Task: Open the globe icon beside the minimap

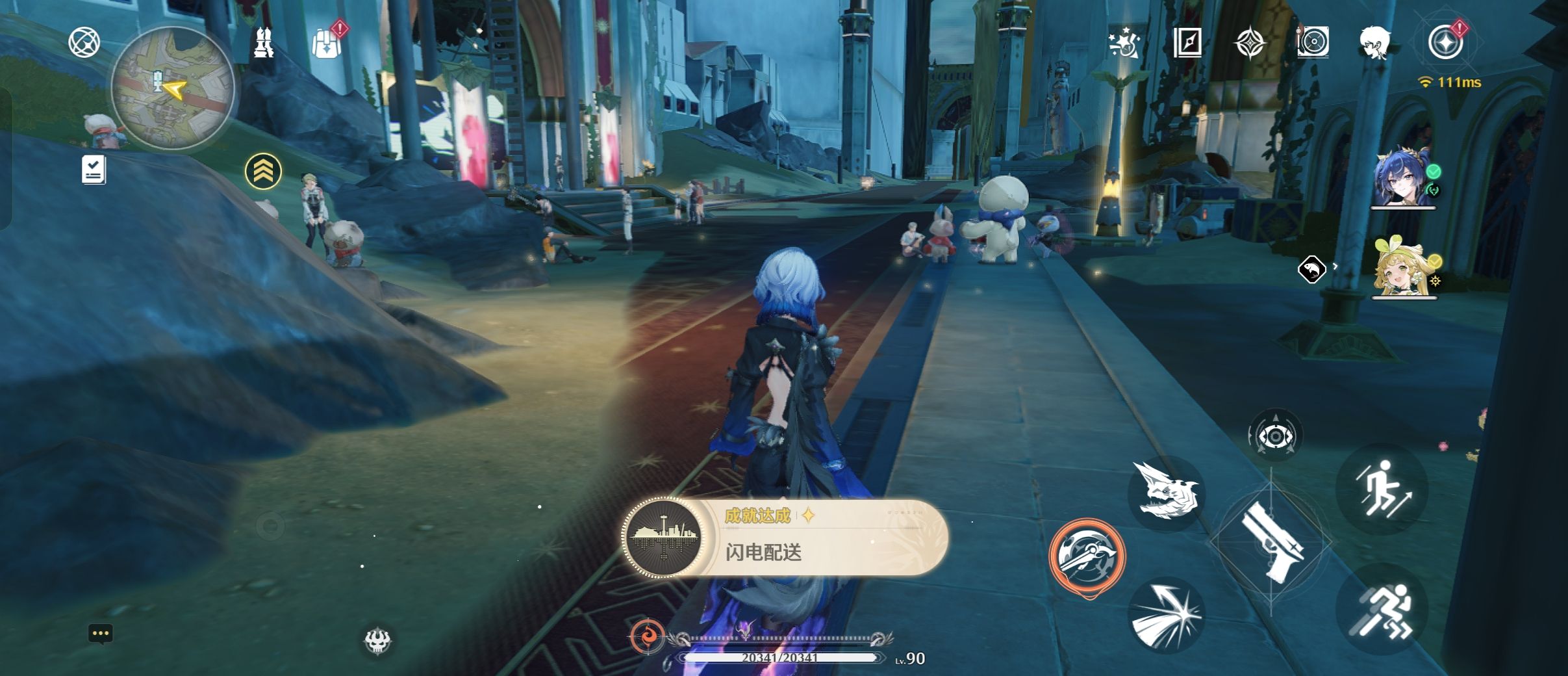Action: [84, 43]
